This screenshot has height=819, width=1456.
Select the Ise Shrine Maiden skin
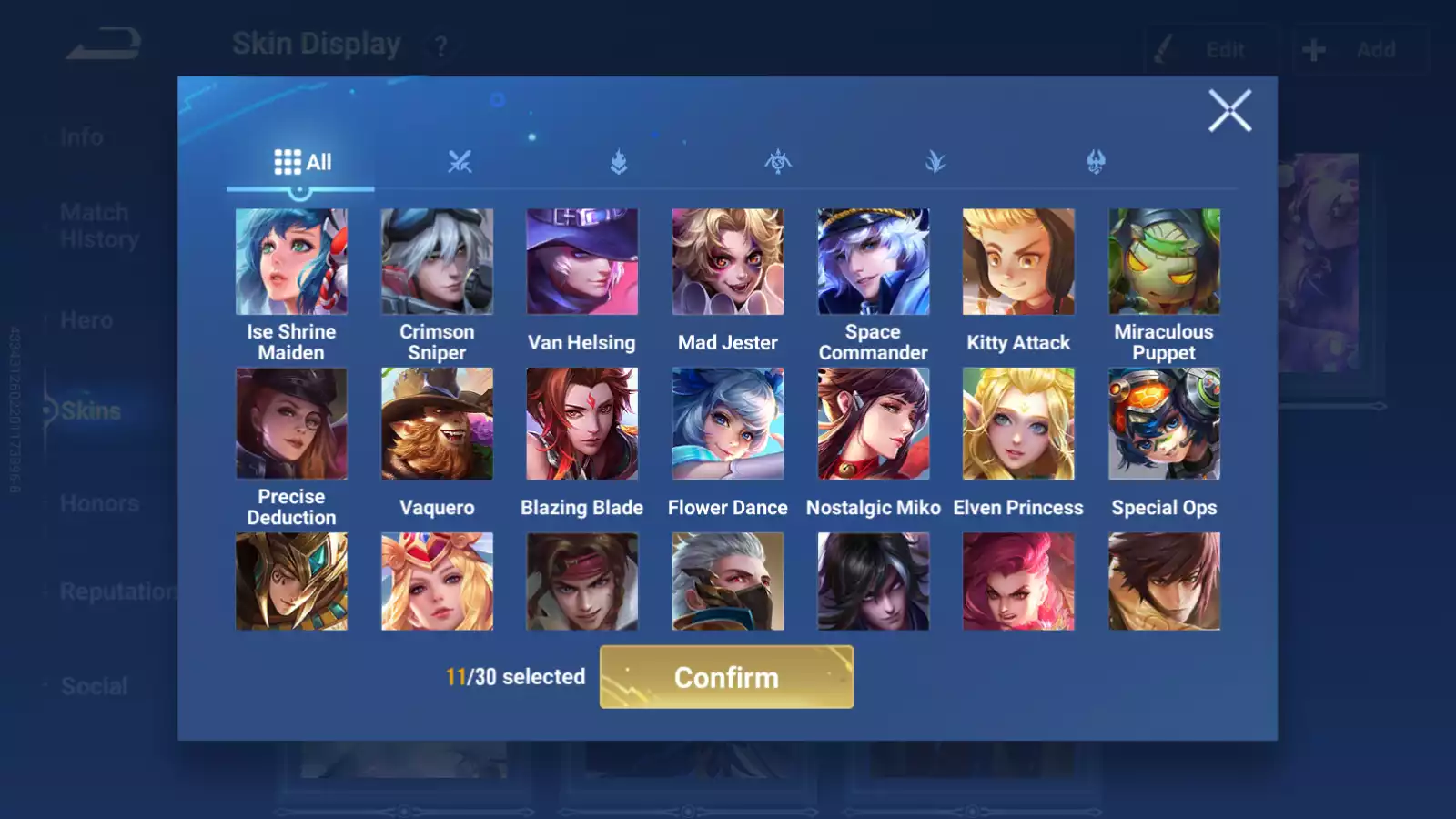click(291, 262)
